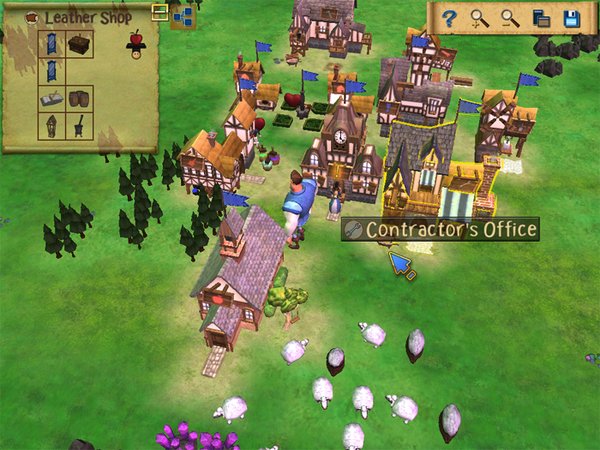Click the Leather Shop hide icon
The width and height of the screenshot is (600, 450).
[32, 17]
